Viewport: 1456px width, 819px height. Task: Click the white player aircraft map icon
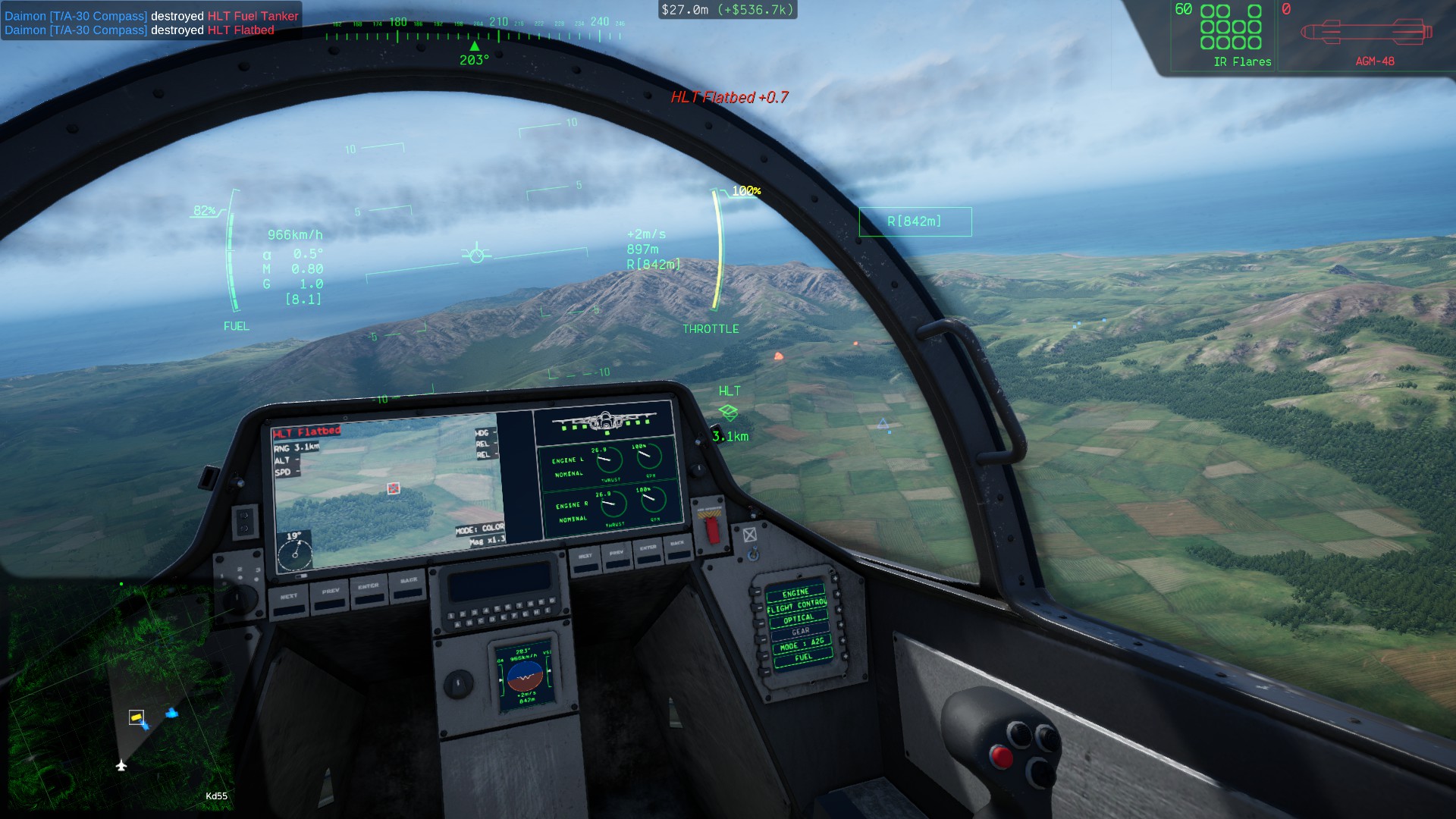pos(121,765)
